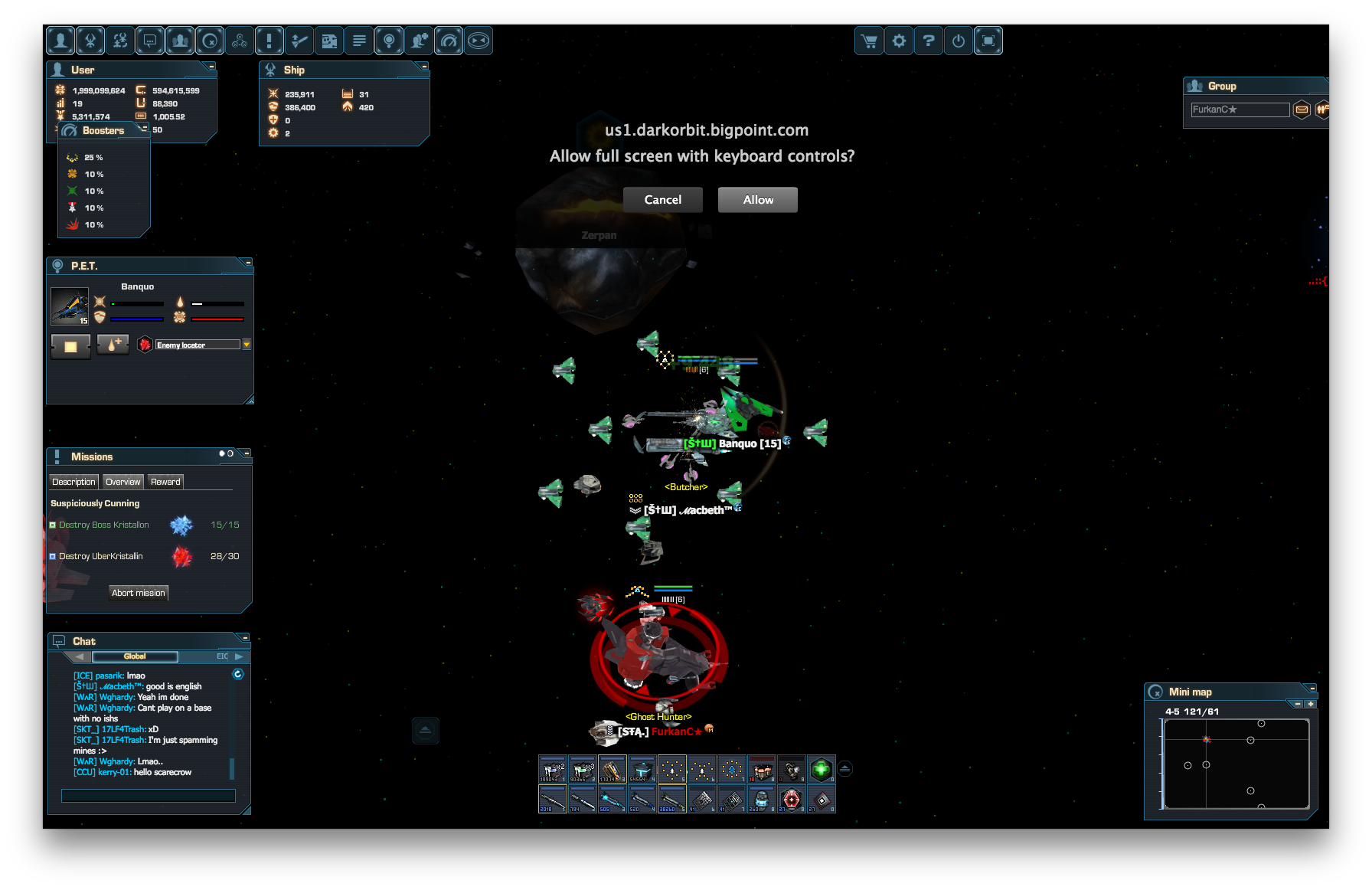Toggle the user profile window icon
The width and height of the screenshot is (1372, 890).
[60, 41]
